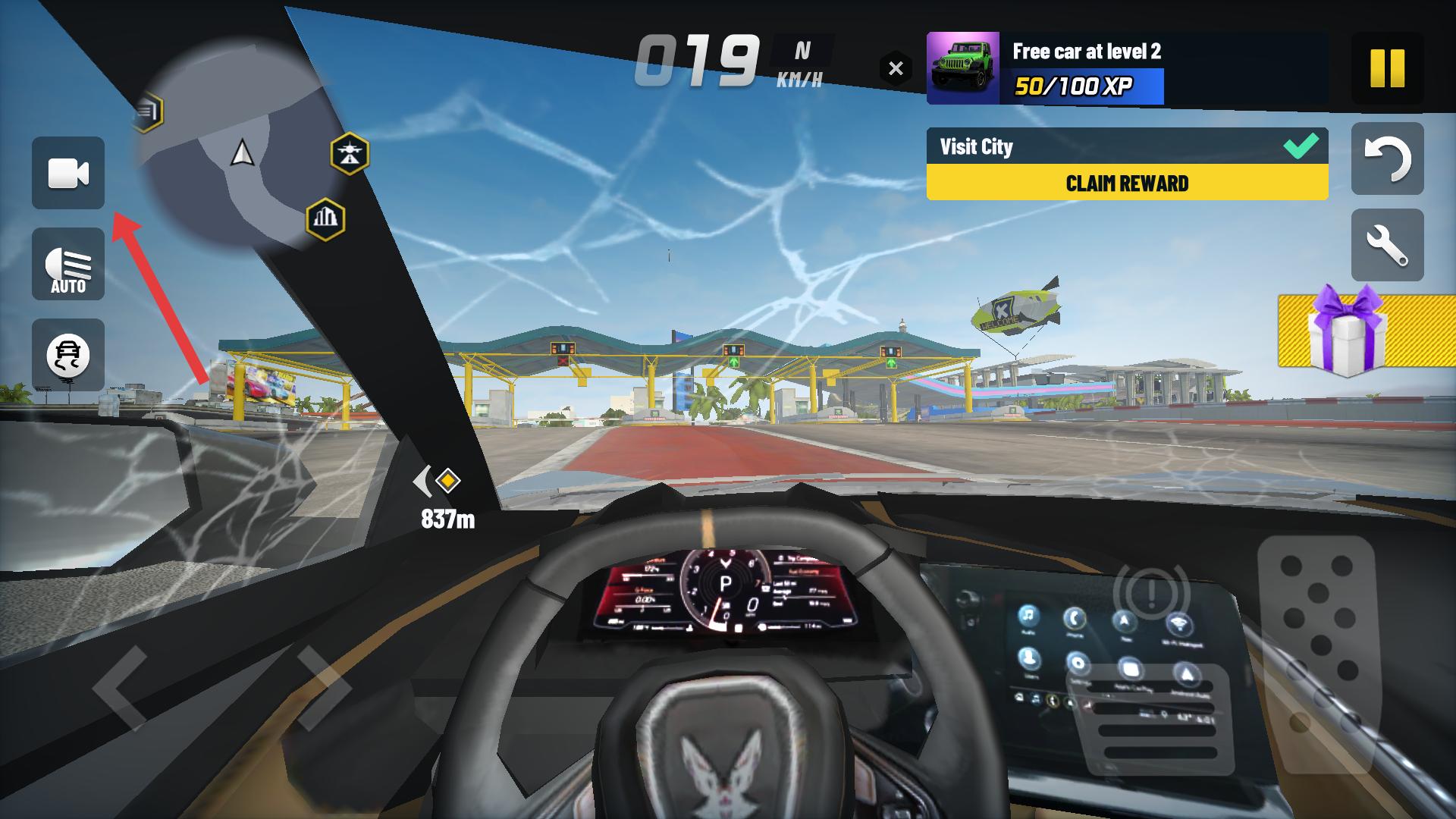Engage the handbrake exclamation button
1456x819 pixels.
pos(1150,591)
